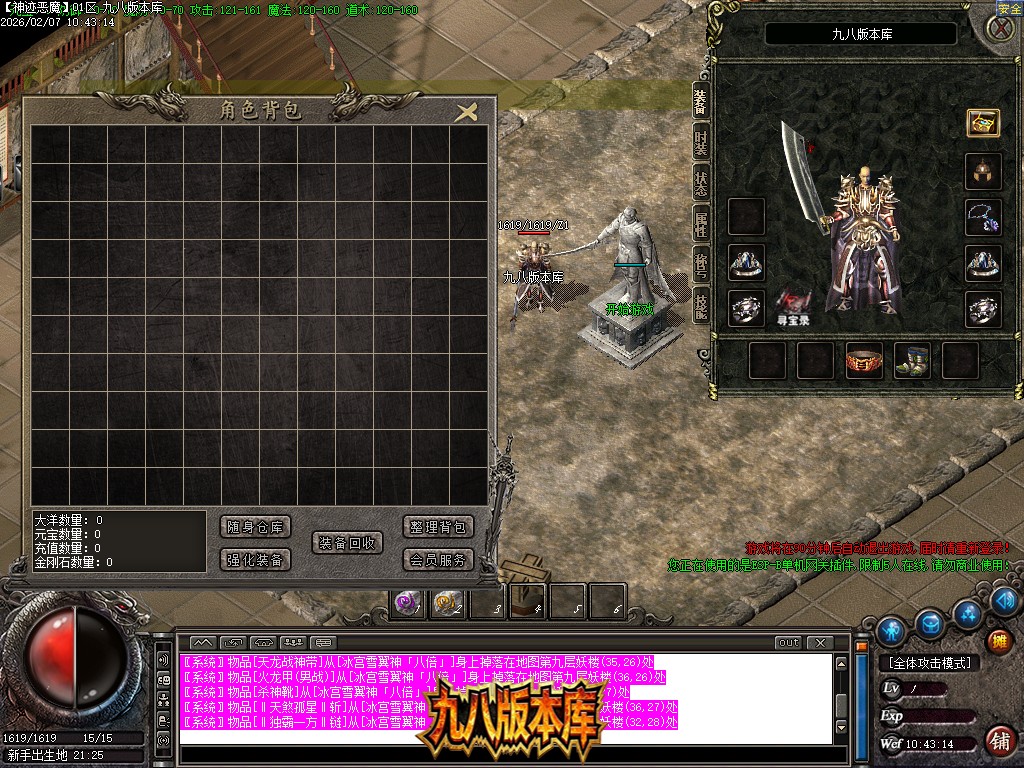Image resolution: width=1024 pixels, height=768 pixels.
Task: Click the chat window's out button
Action: (x=788, y=643)
